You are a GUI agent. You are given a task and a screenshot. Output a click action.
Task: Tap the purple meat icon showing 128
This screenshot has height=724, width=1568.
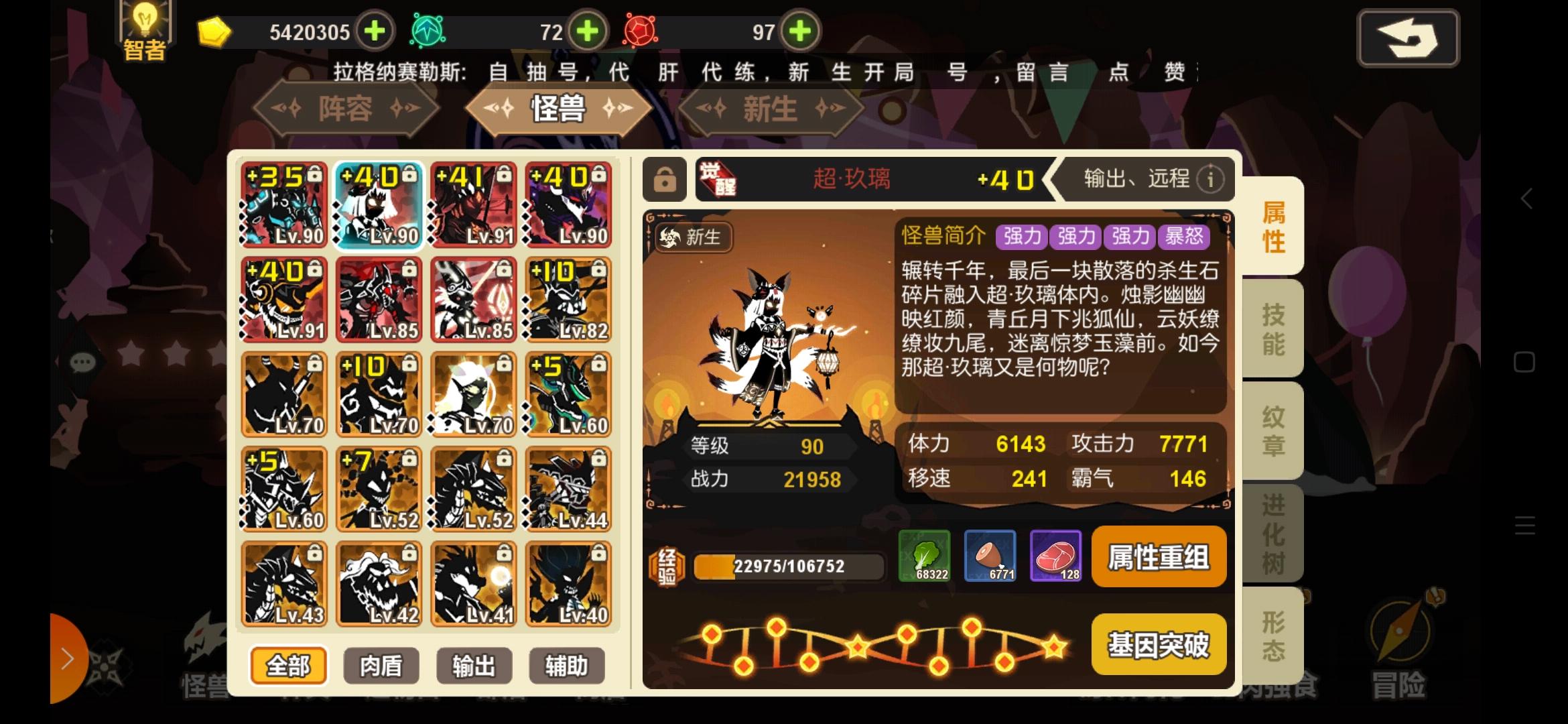click(1056, 556)
